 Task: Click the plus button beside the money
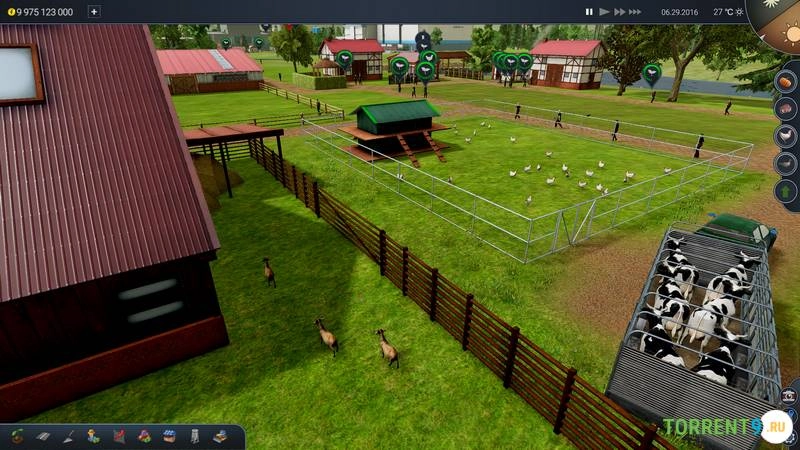click(94, 12)
